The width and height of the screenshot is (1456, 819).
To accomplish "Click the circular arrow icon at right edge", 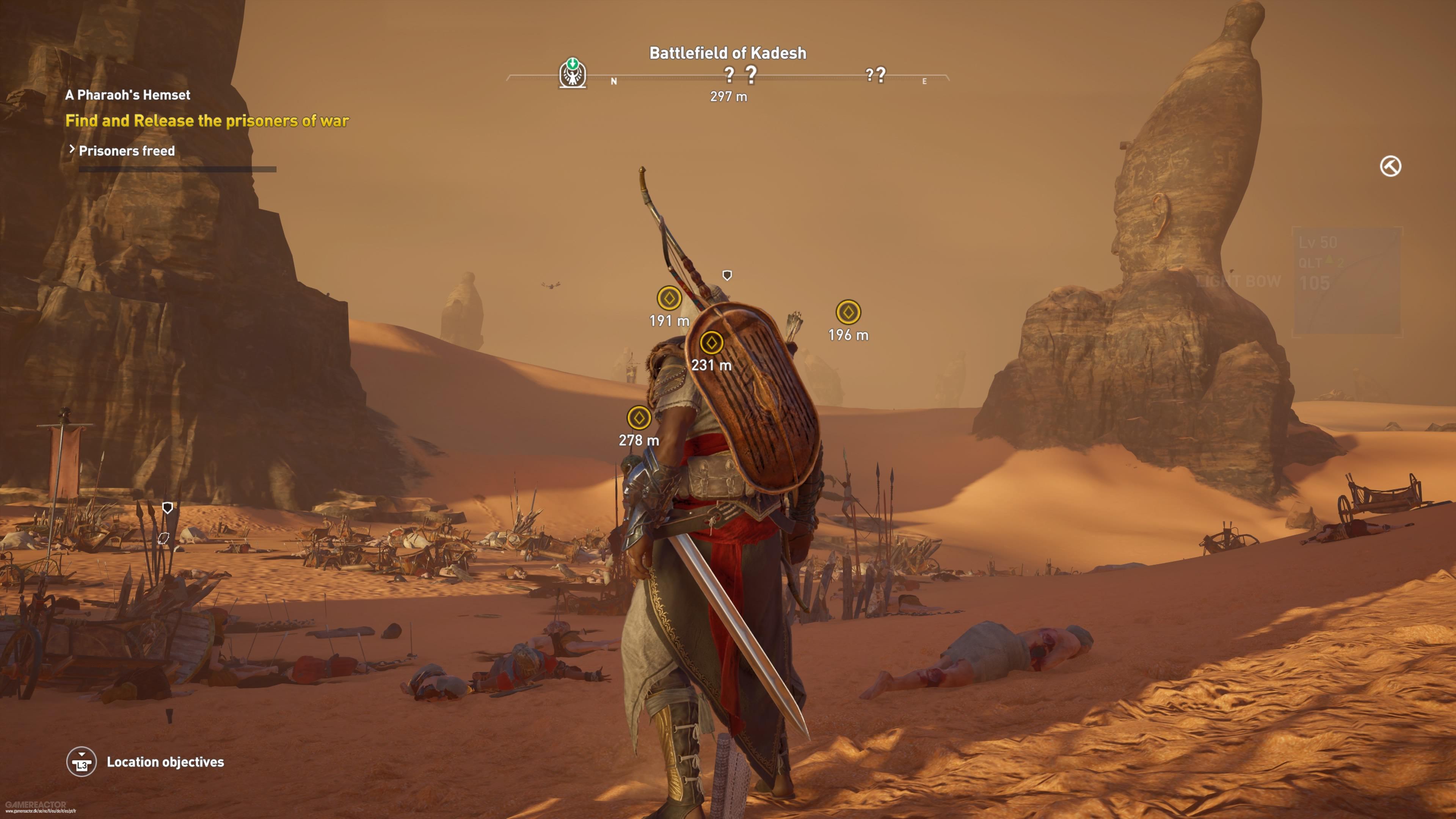I will point(1390,167).
